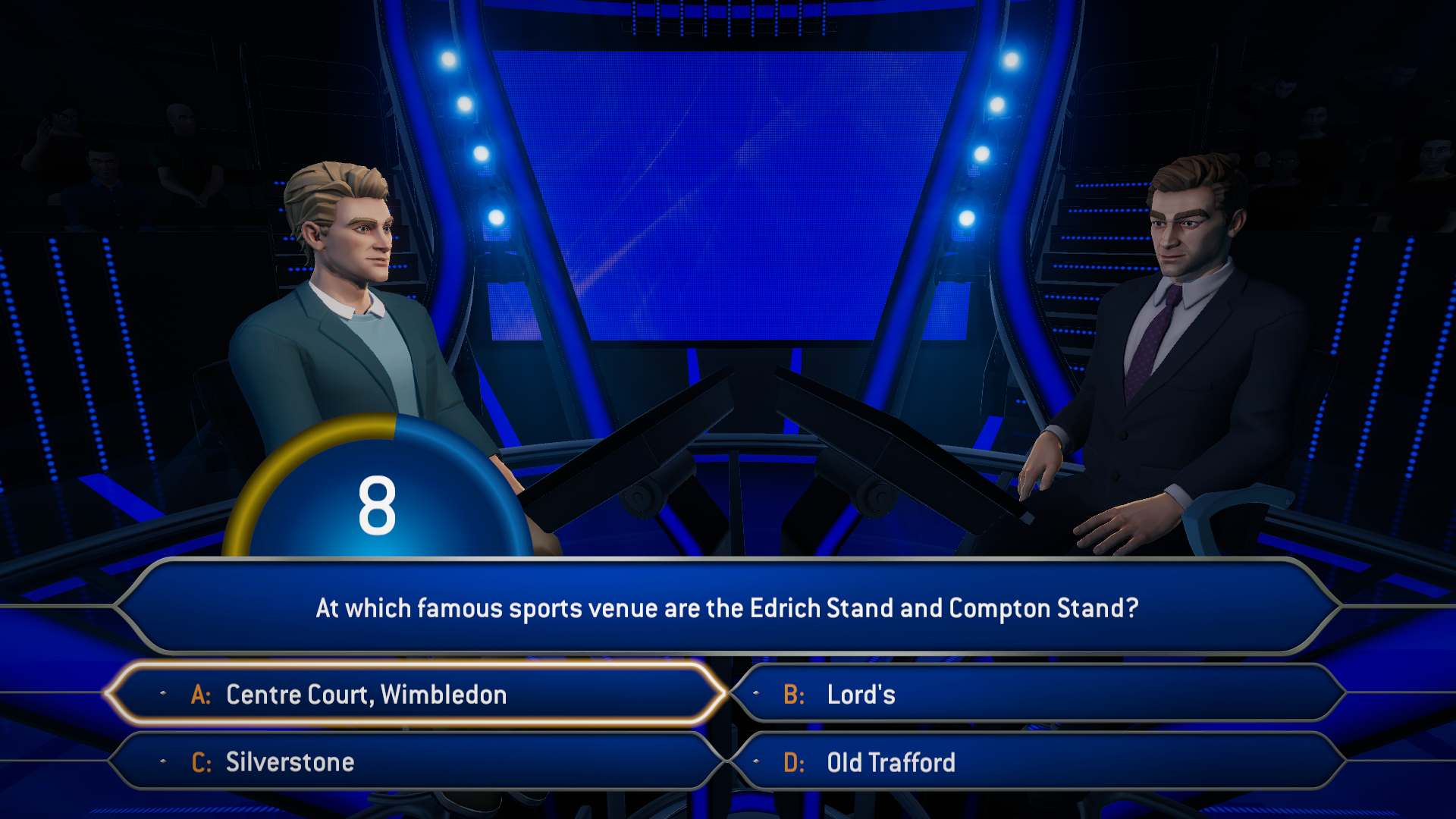Viewport: 1456px width, 819px height.
Task: Expand the question banner text panel
Action: [728, 607]
